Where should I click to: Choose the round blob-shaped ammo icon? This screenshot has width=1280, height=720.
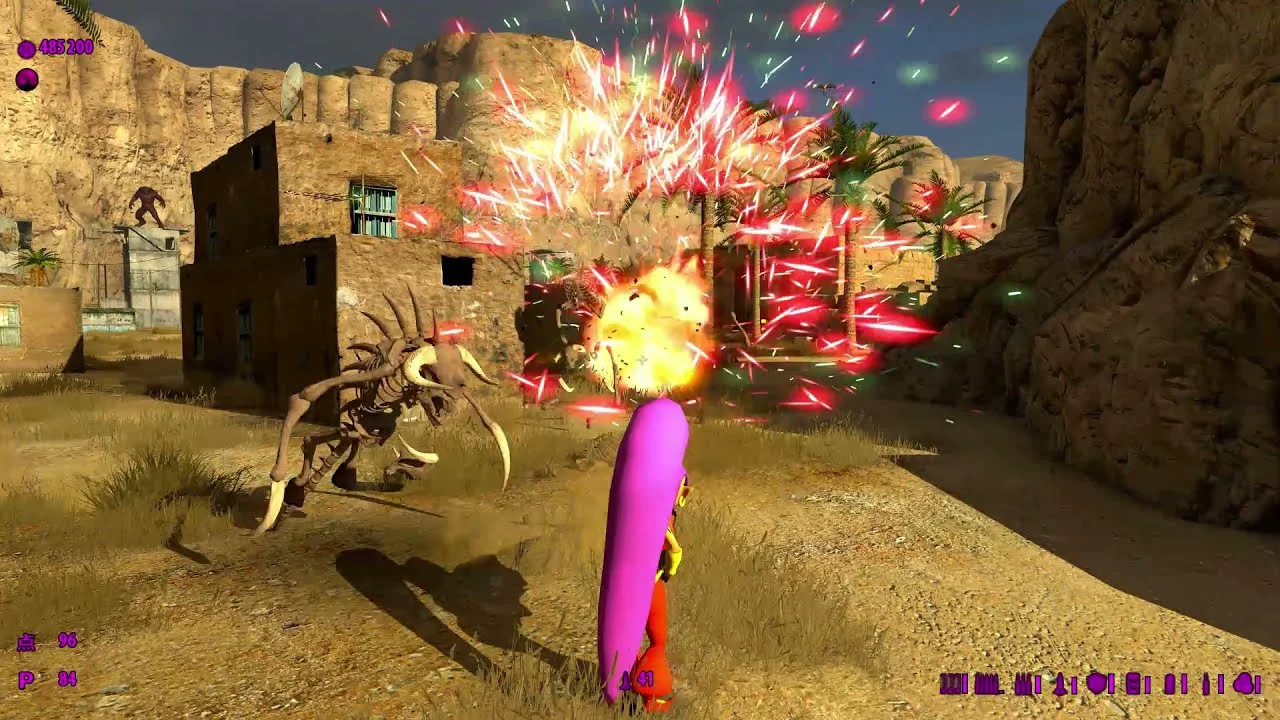[x=1243, y=684]
